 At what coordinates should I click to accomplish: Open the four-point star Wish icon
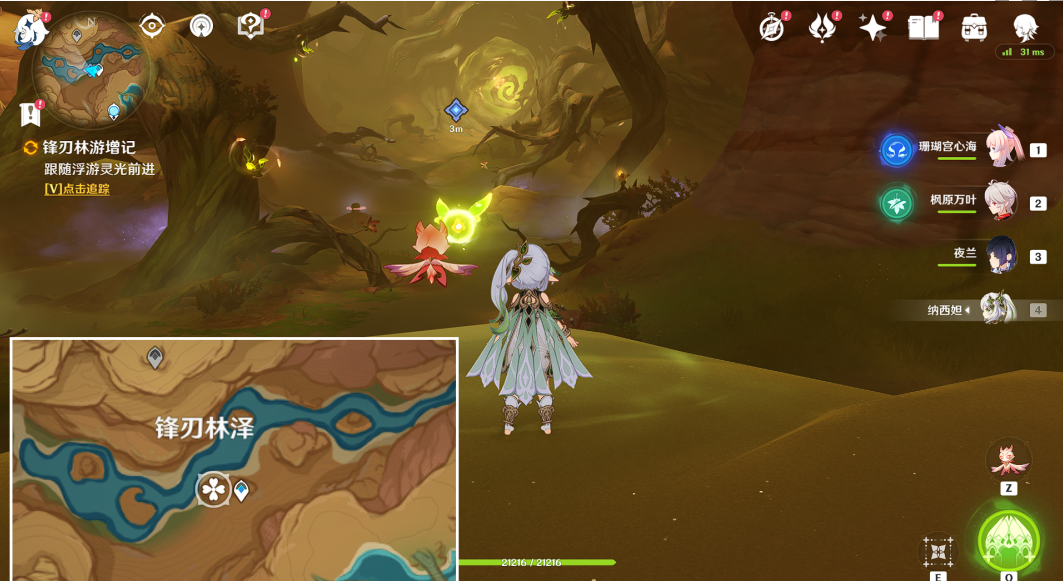[872, 28]
